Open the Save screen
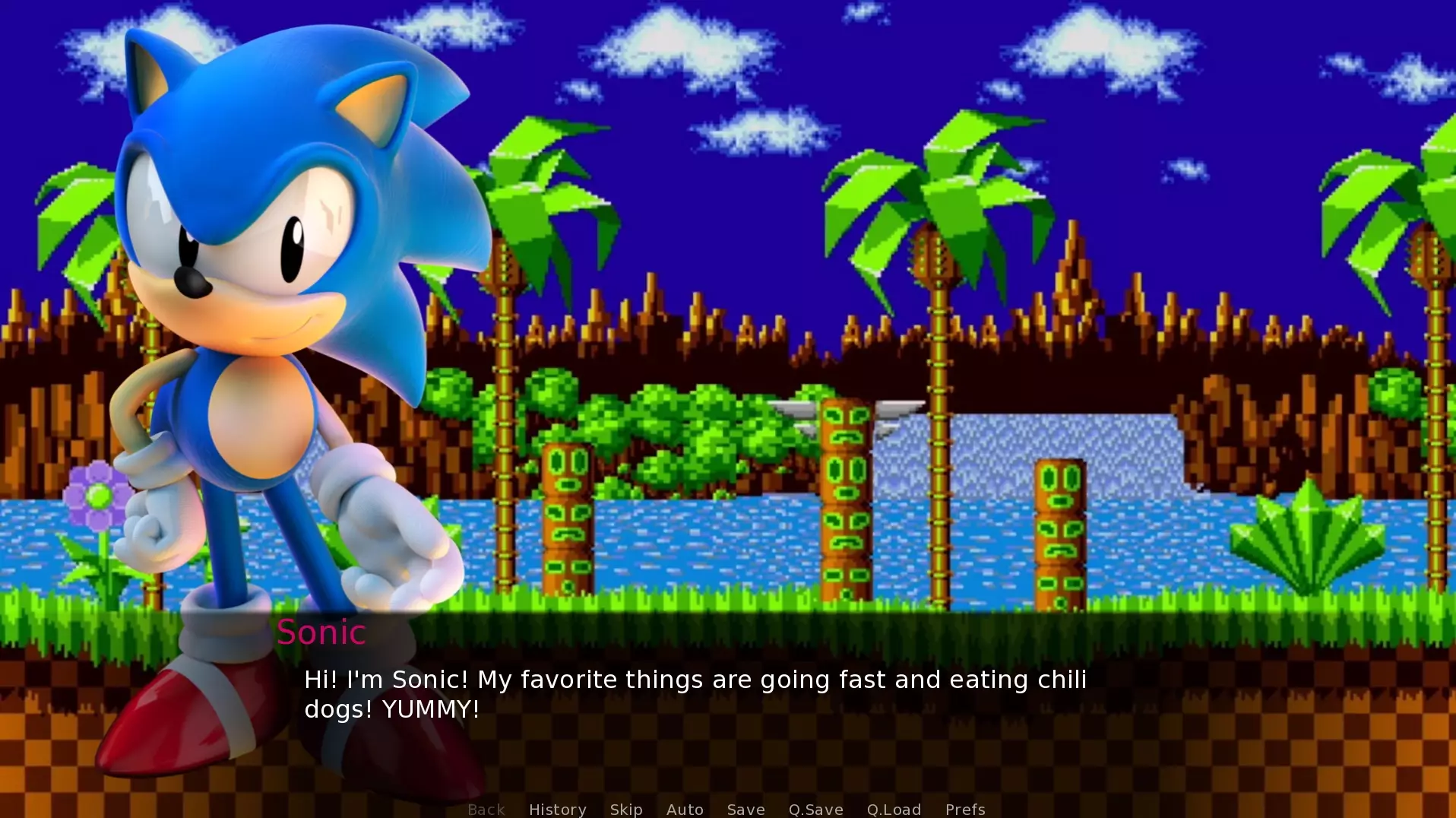This screenshot has width=1456, height=818. pyautogui.click(x=745, y=809)
